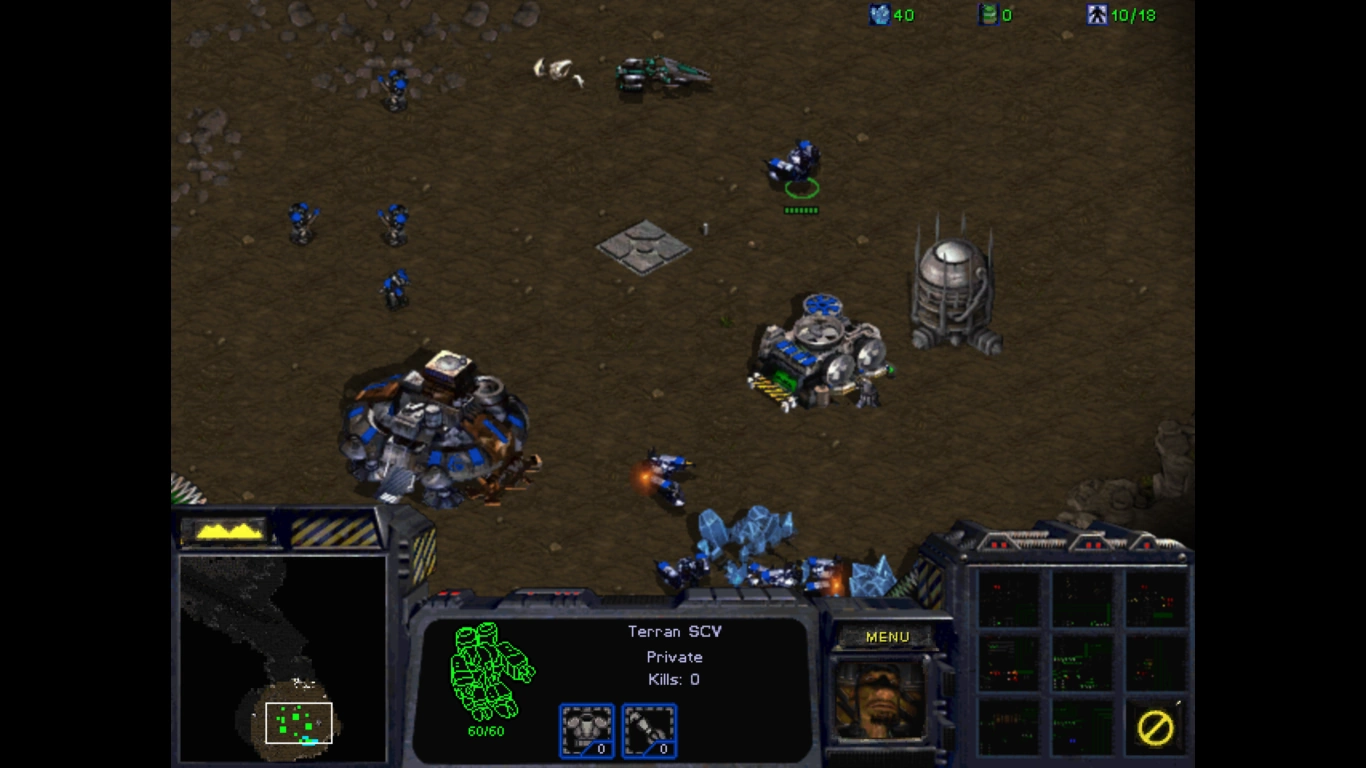Image resolution: width=1366 pixels, height=768 pixels.
Task: Click the green SCV wireframe
Action: (x=490, y=670)
